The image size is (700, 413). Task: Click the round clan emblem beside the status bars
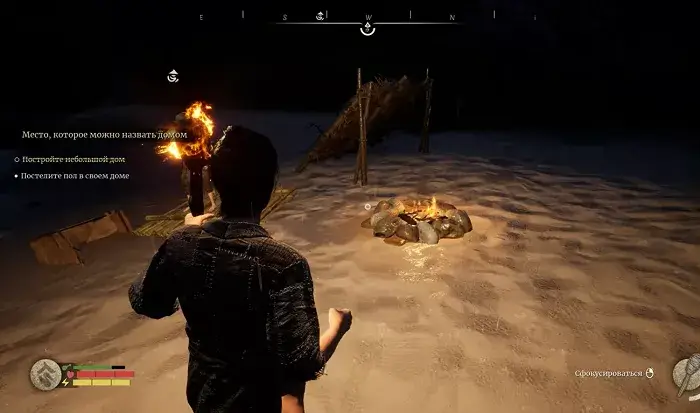[44, 374]
